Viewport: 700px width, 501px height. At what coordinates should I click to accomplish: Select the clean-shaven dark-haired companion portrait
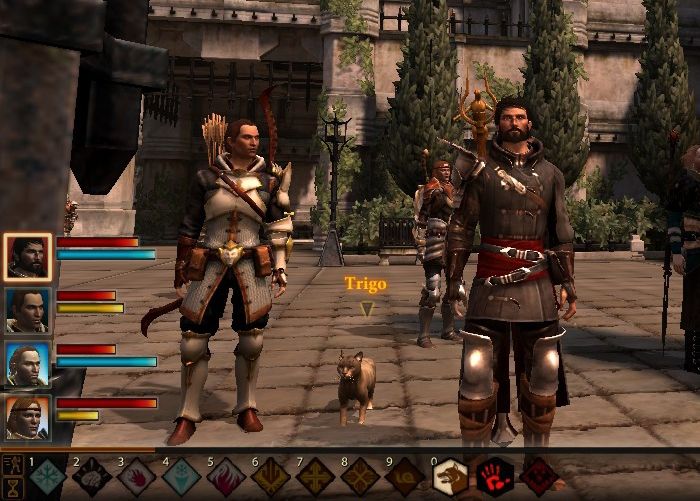click(28, 311)
